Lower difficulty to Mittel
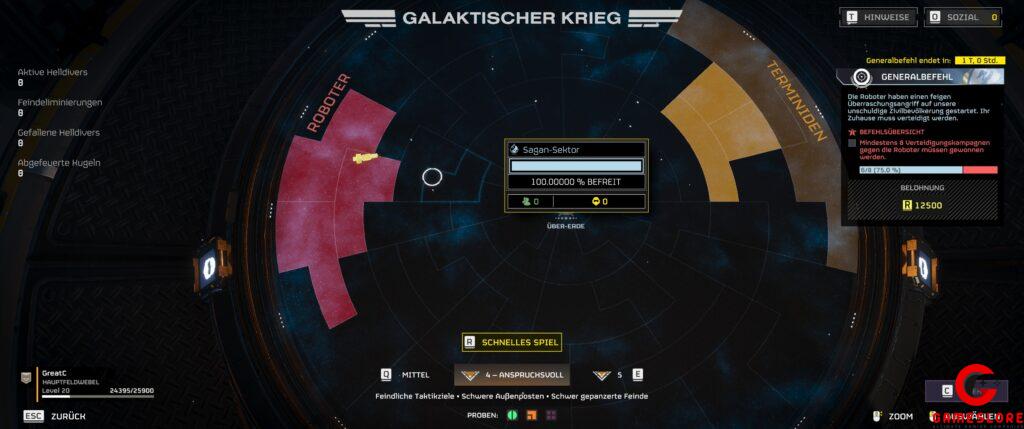The height and width of the screenshot is (429, 1024). 406,375
